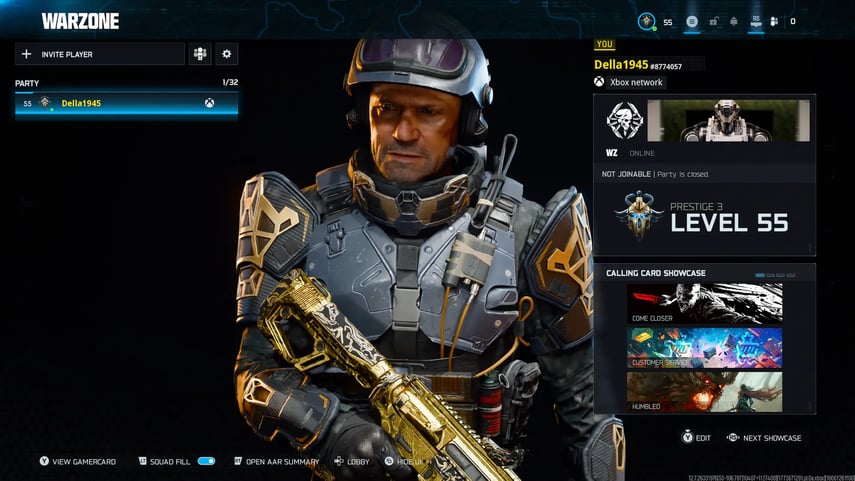
Task: Open the Prestige 3 Level 55 panel
Action: tap(704, 217)
